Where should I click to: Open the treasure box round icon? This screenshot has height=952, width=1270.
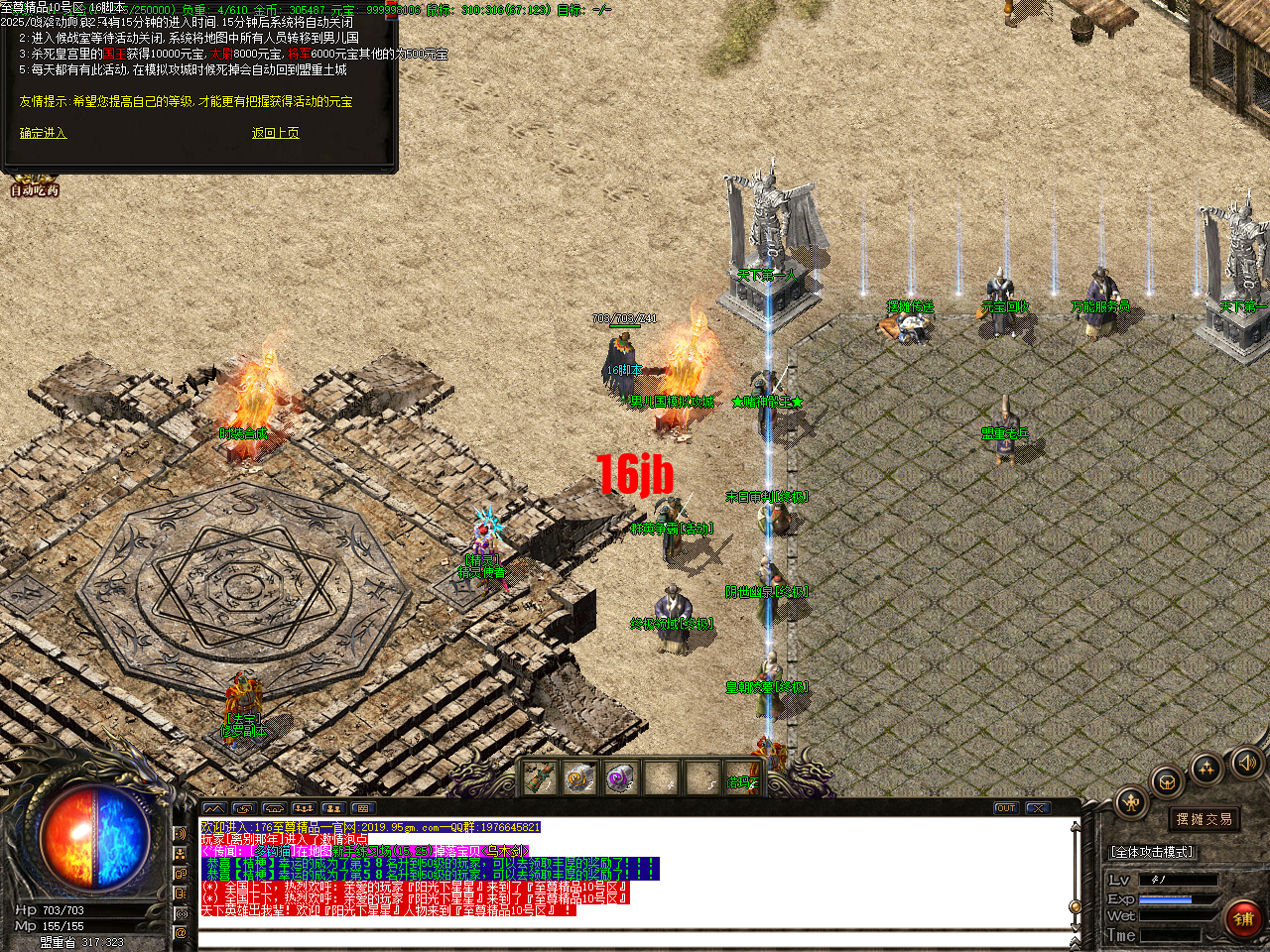coord(1167,781)
